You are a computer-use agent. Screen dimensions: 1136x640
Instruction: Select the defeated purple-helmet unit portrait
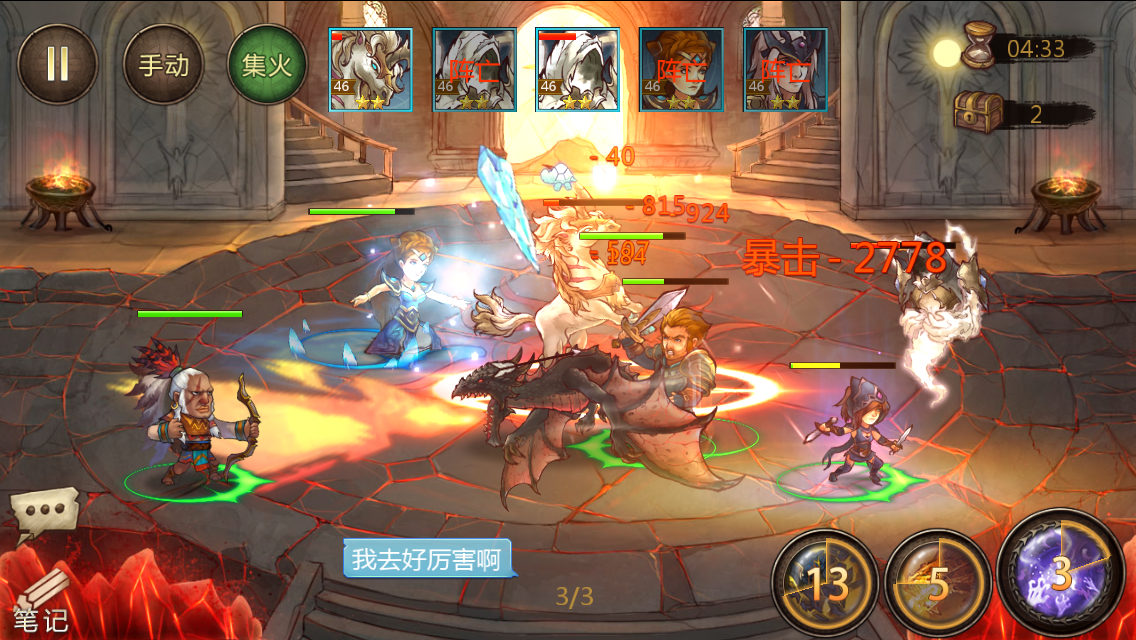click(784, 69)
